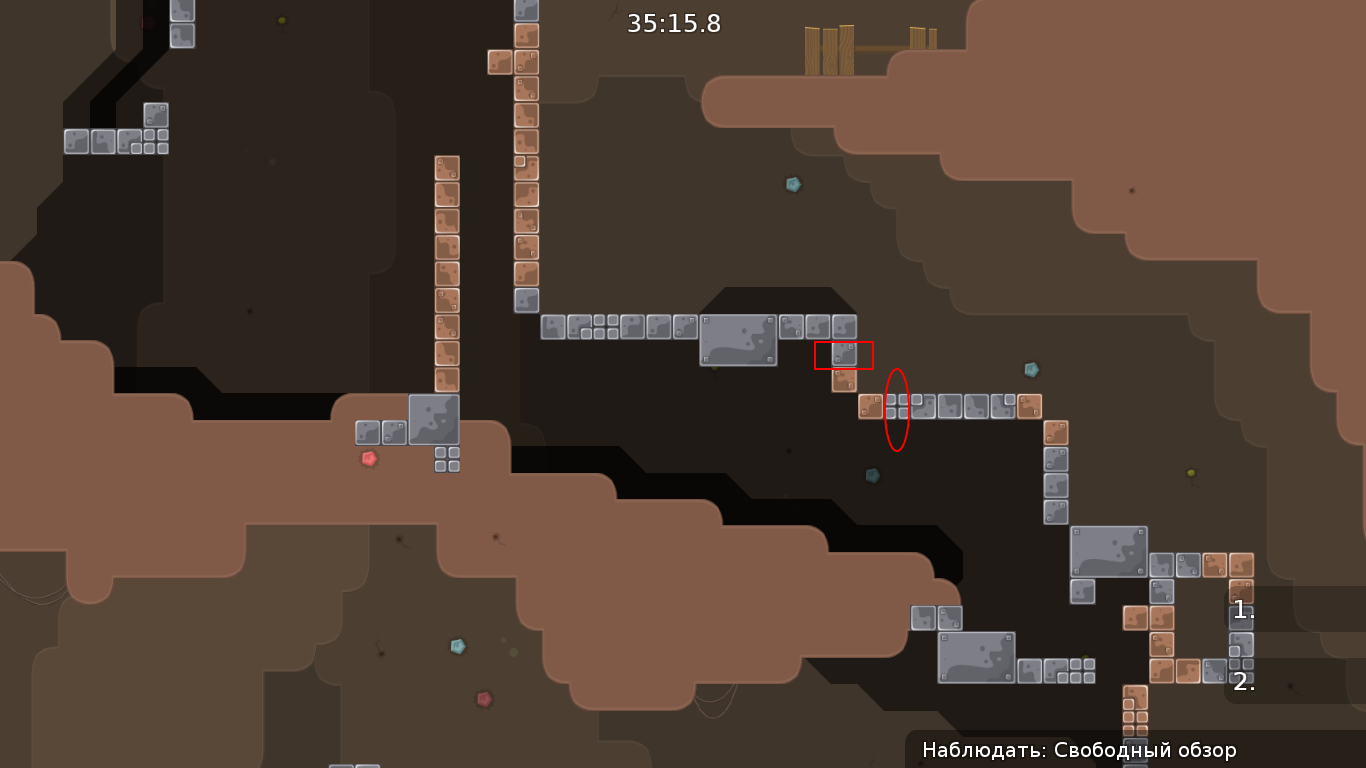1366x768 pixels.
Task: Click the teal gem on the lower-left dirt
Action: [458, 645]
